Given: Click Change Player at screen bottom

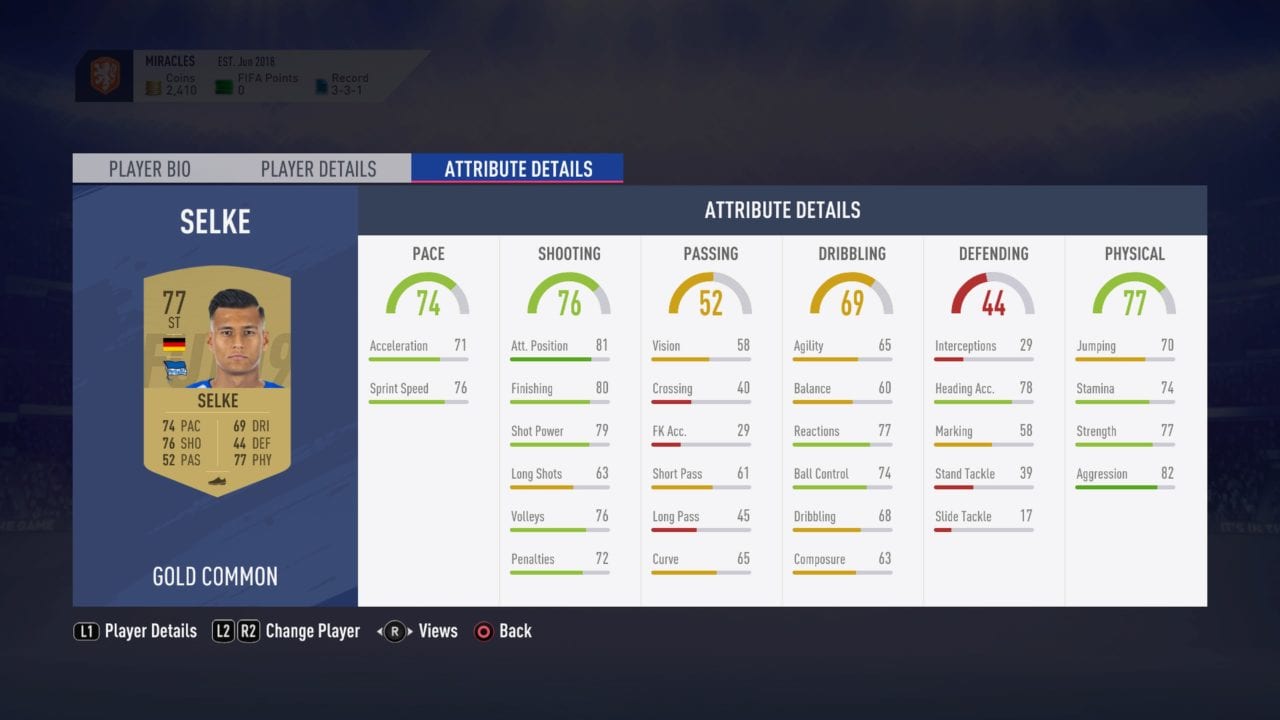Looking at the screenshot, I should tap(311, 631).
